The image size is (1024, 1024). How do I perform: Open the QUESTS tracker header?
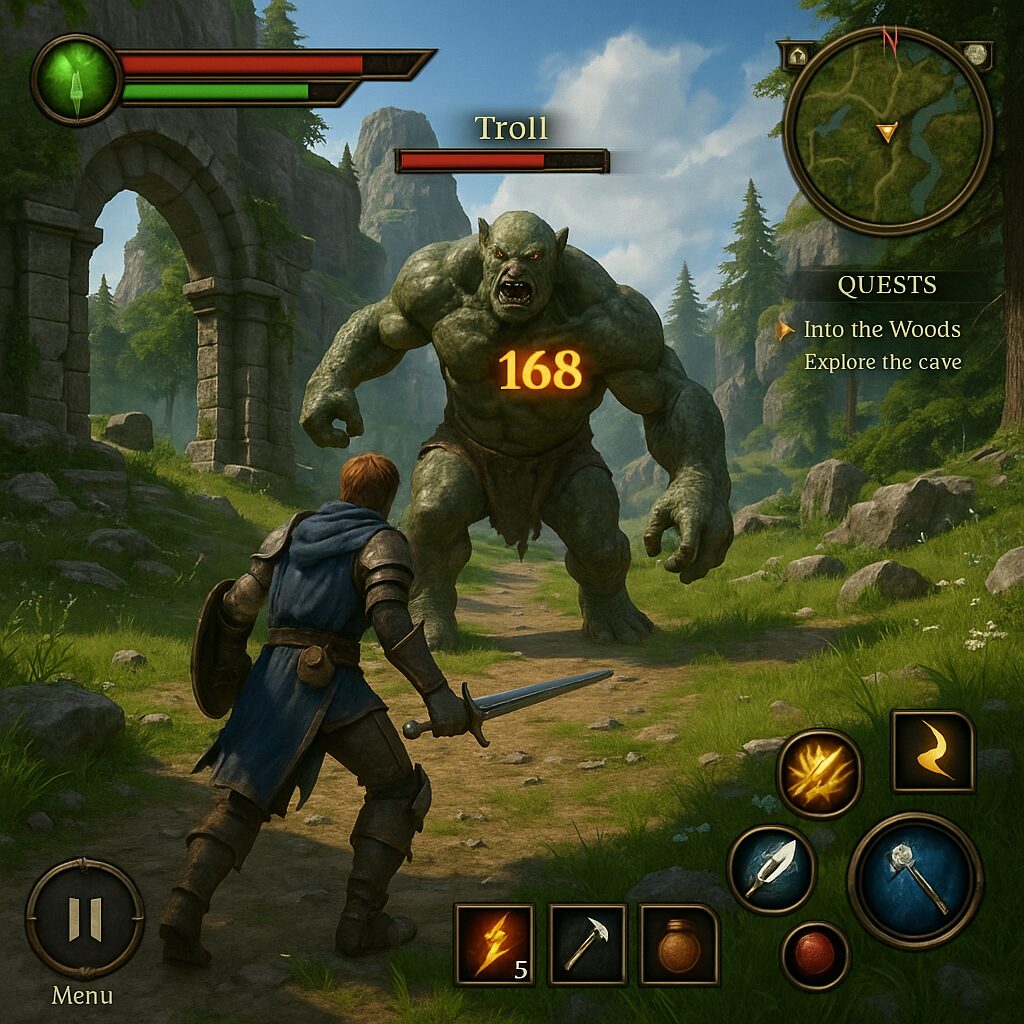[x=887, y=286]
